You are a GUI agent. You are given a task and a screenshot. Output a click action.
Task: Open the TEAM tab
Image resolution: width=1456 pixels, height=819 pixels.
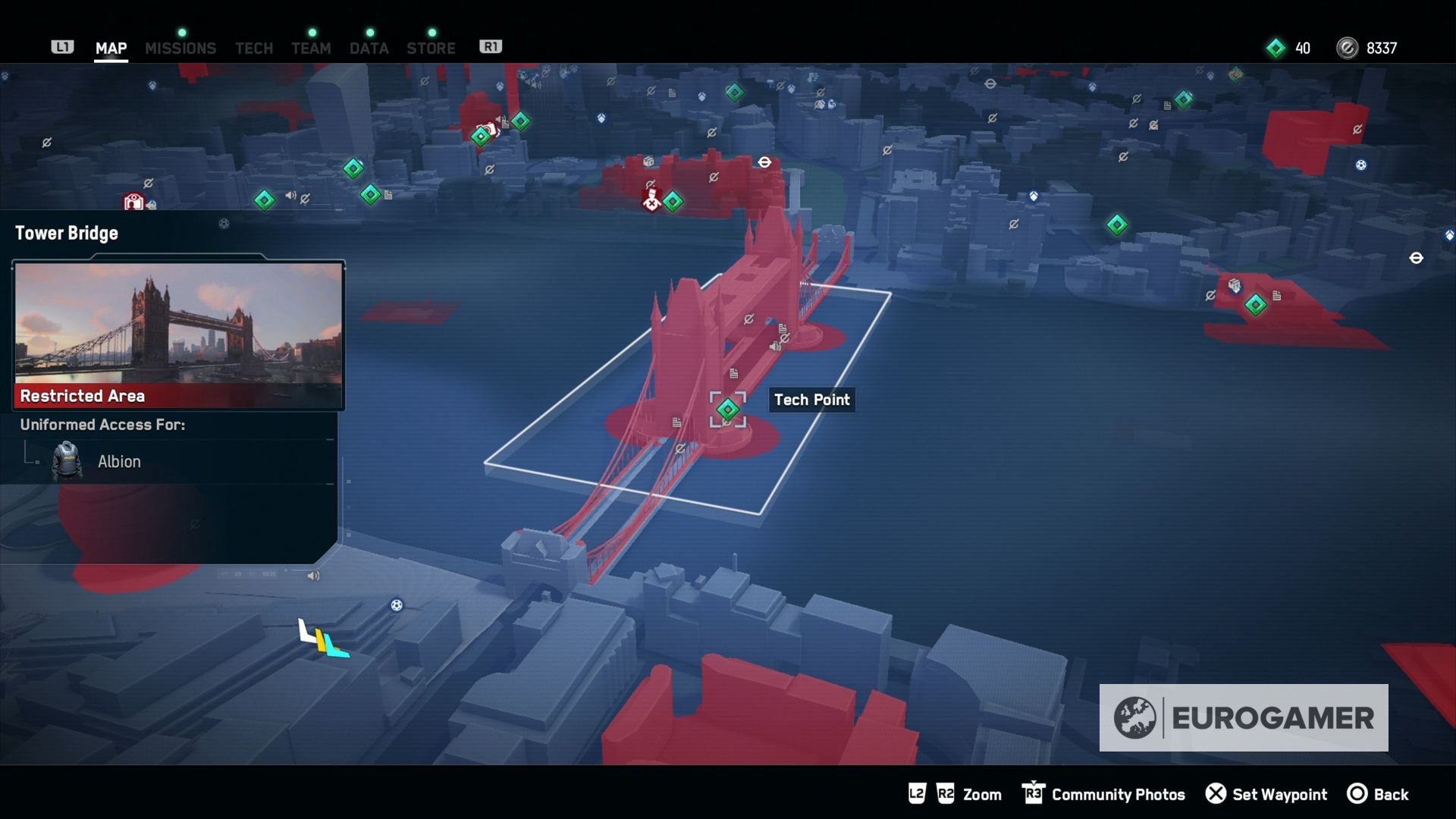pyautogui.click(x=311, y=48)
